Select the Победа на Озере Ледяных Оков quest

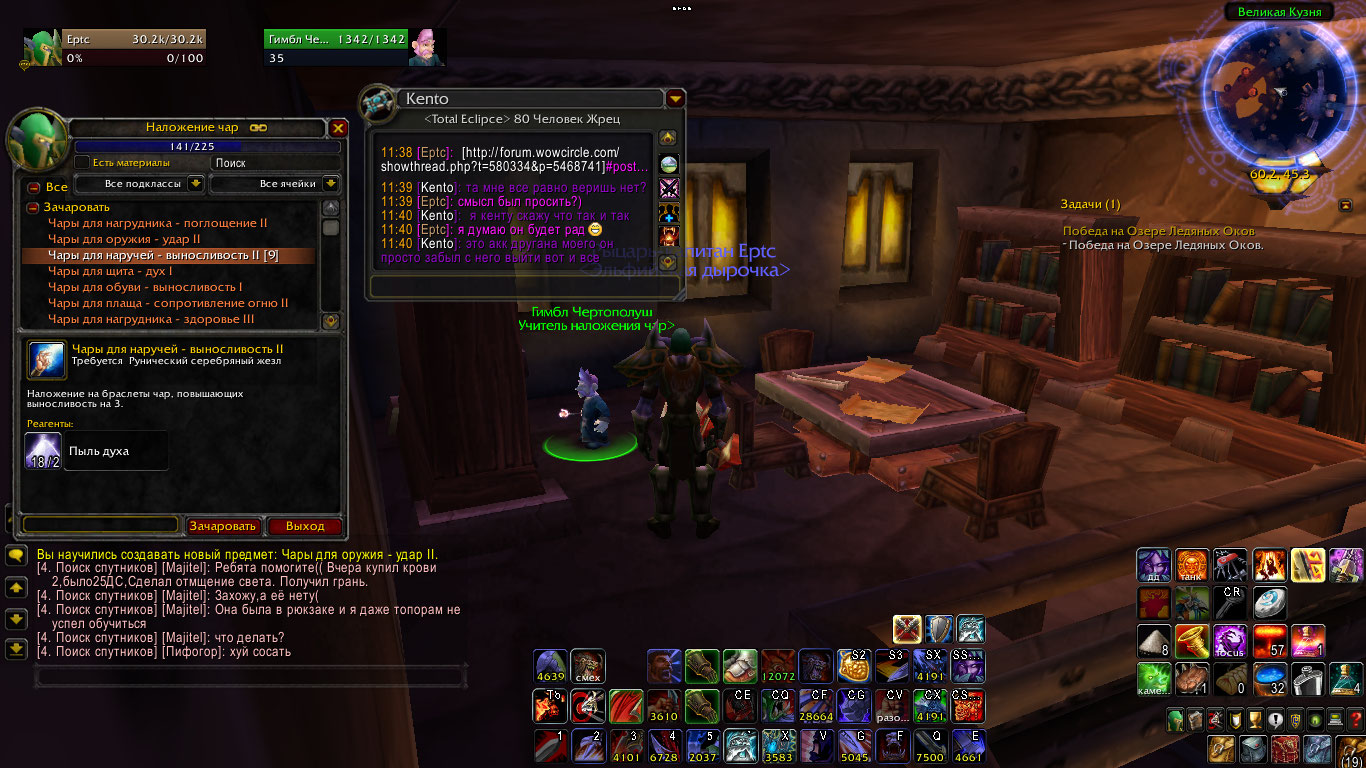(x=1157, y=231)
